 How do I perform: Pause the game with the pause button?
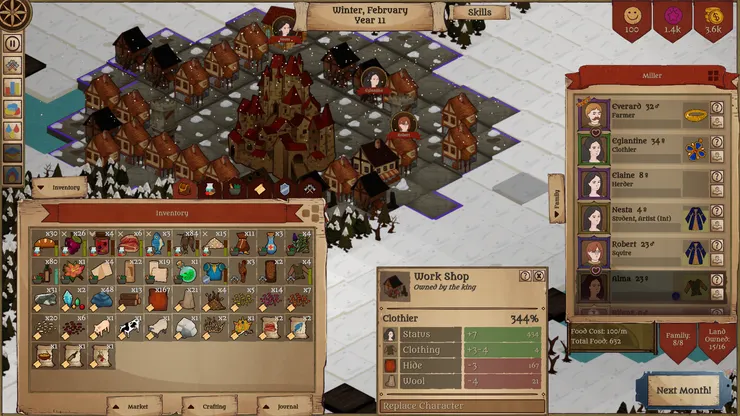[x=13, y=43]
